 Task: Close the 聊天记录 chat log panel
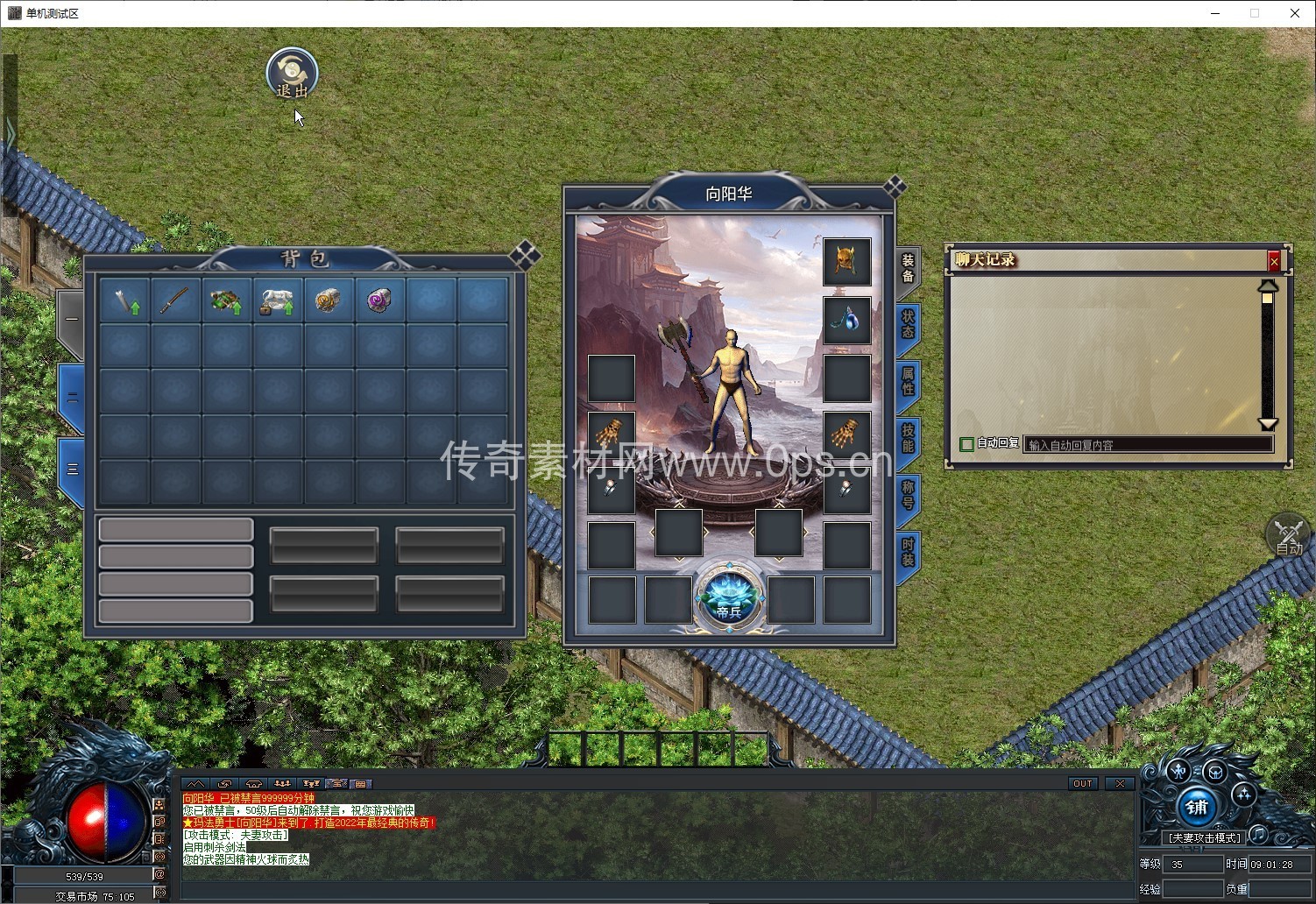pyautogui.click(x=1274, y=260)
